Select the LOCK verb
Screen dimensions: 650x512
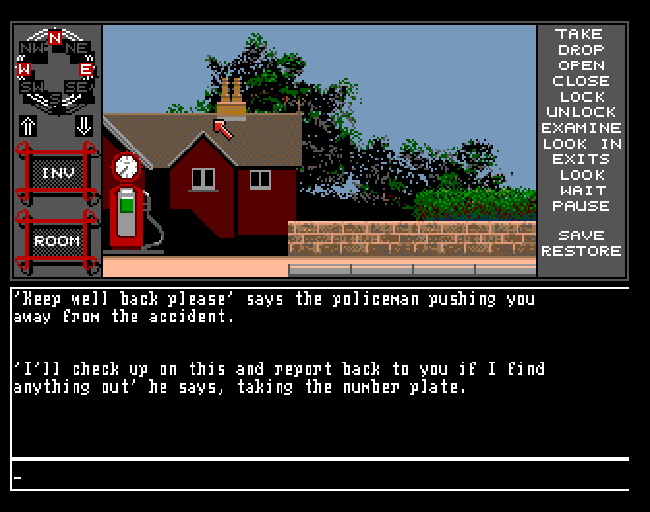click(580, 97)
